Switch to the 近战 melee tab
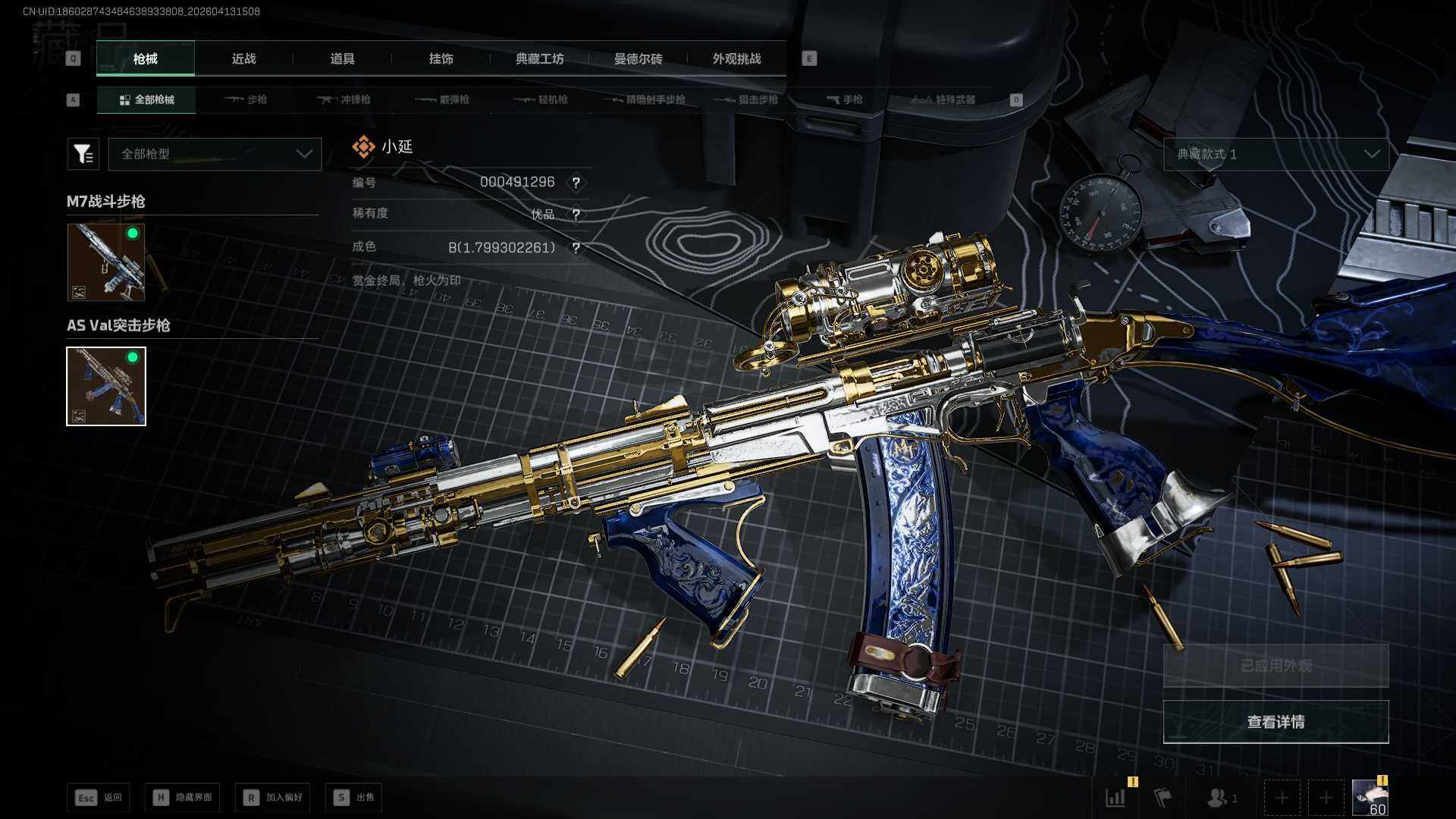Screen dimensions: 1456x819 tap(243, 59)
